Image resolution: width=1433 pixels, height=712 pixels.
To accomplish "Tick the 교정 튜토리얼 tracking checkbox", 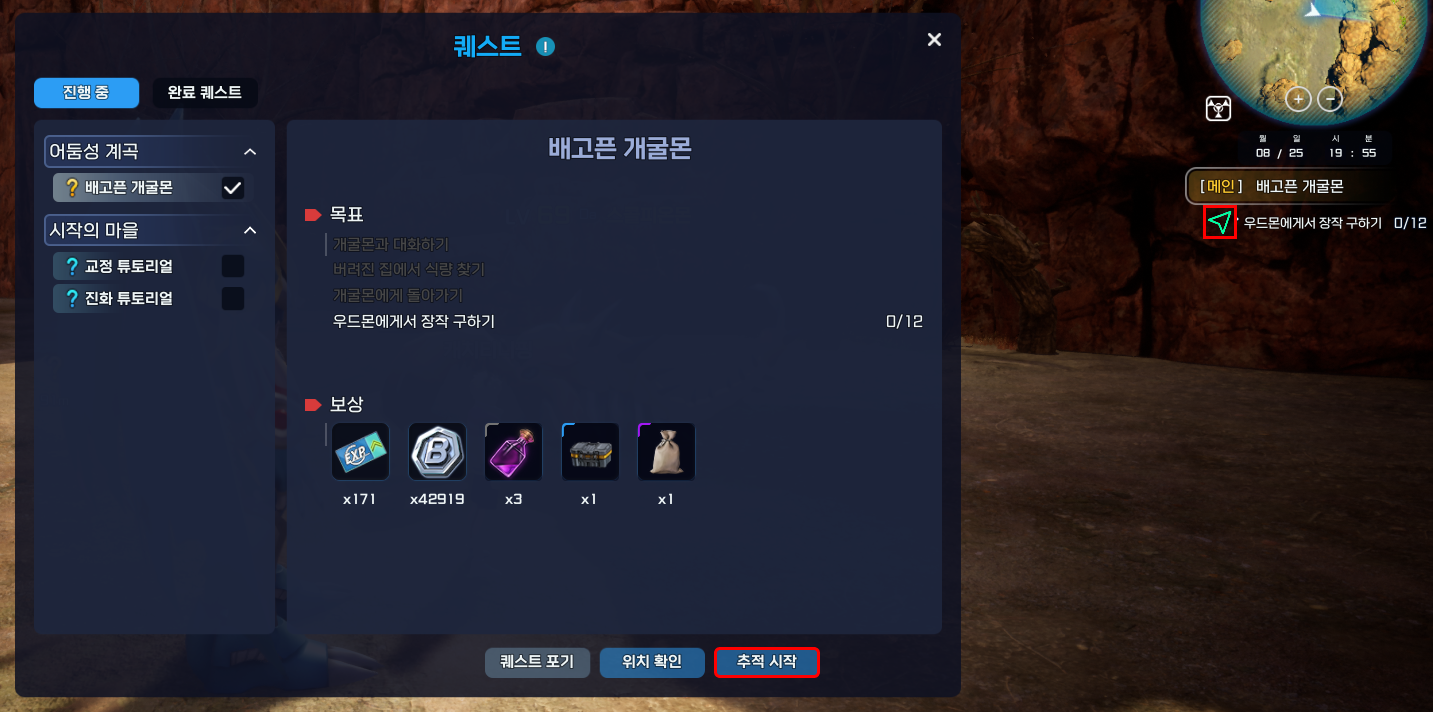I will pyautogui.click(x=232, y=267).
